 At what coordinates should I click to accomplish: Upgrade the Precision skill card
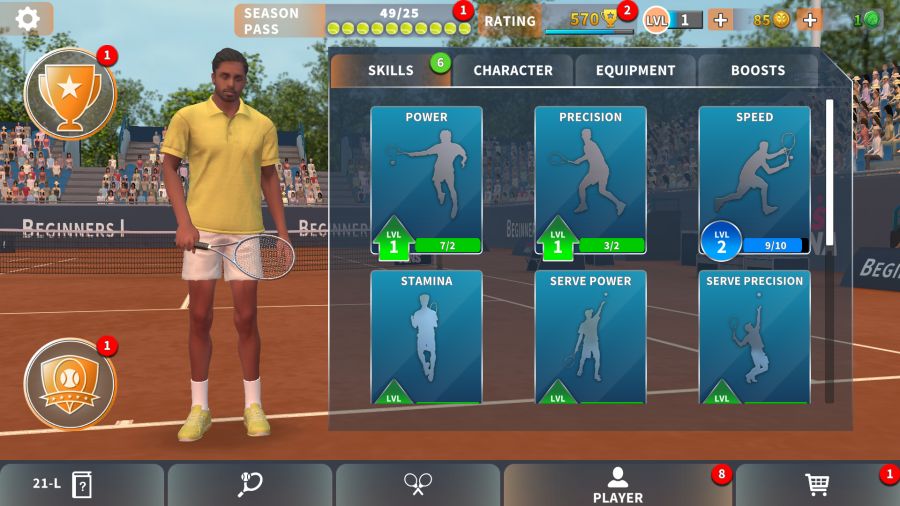pyautogui.click(x=590, y=180)
